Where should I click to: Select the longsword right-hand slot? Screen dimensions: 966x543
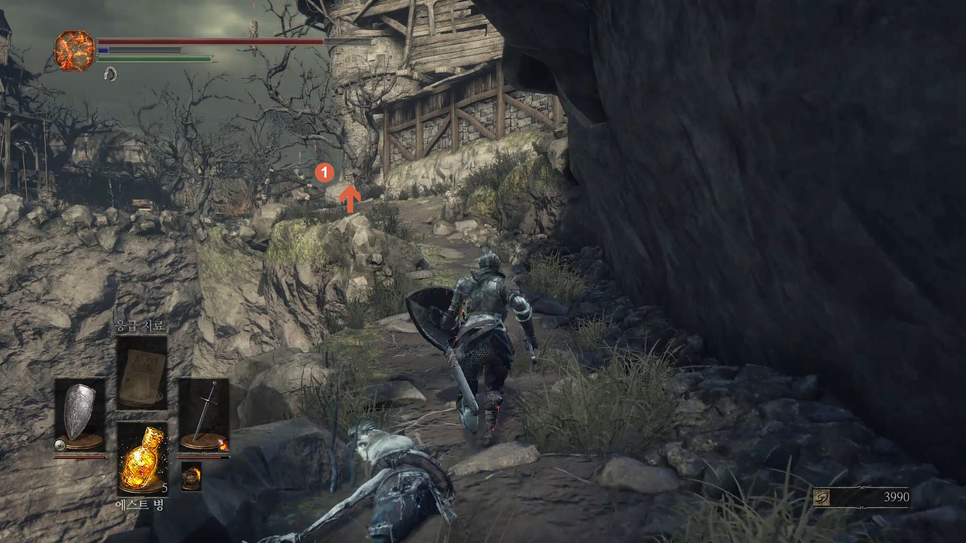(x=204, y=413)
